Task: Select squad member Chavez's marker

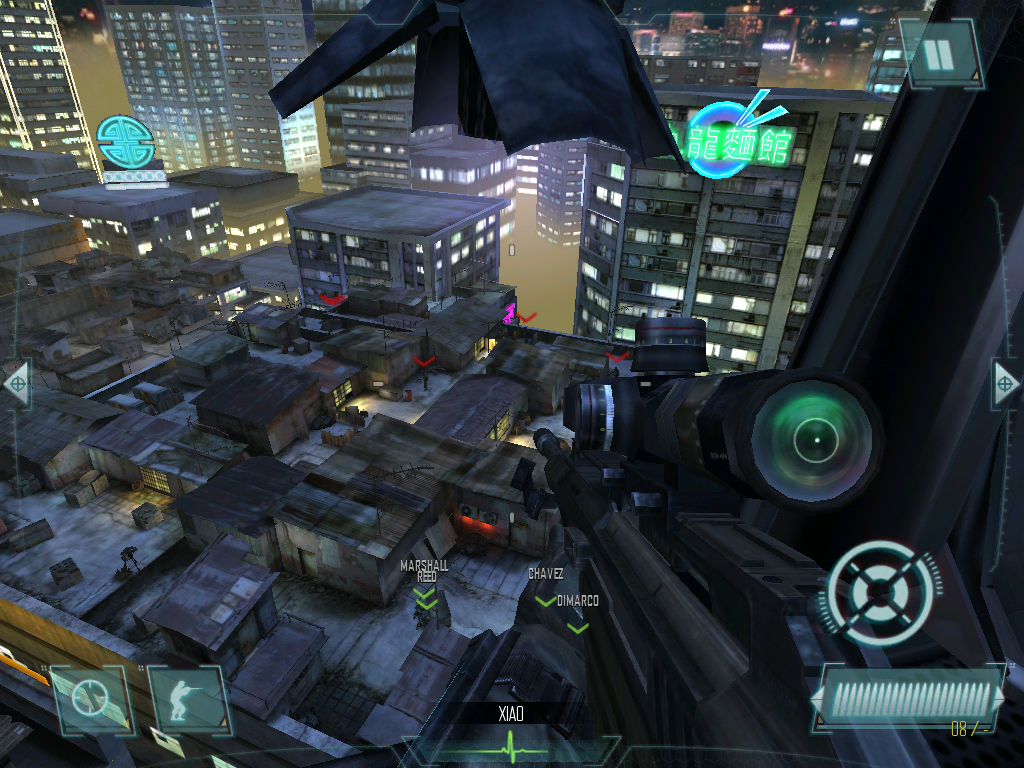Action: click(x=545, y=600)
